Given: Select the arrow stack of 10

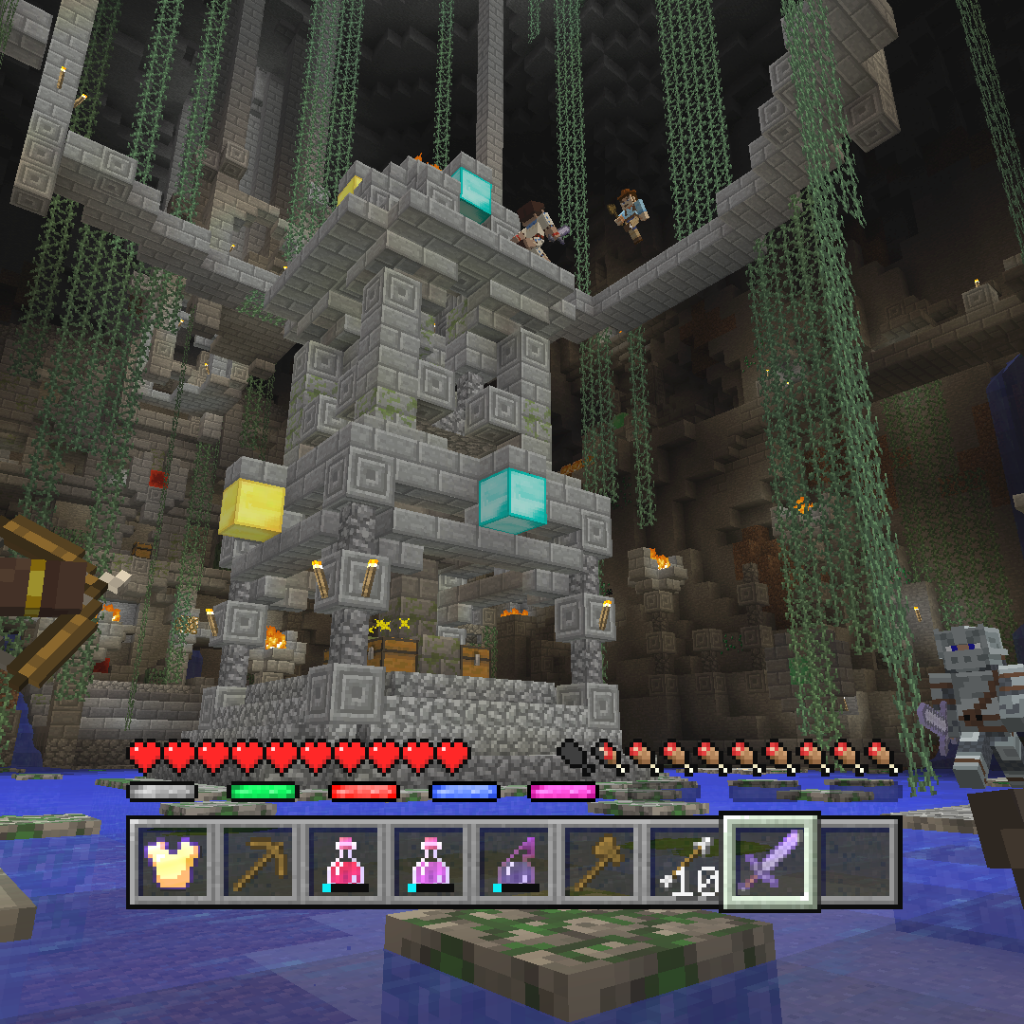Looking at the screenshot, I should point(685,863).
